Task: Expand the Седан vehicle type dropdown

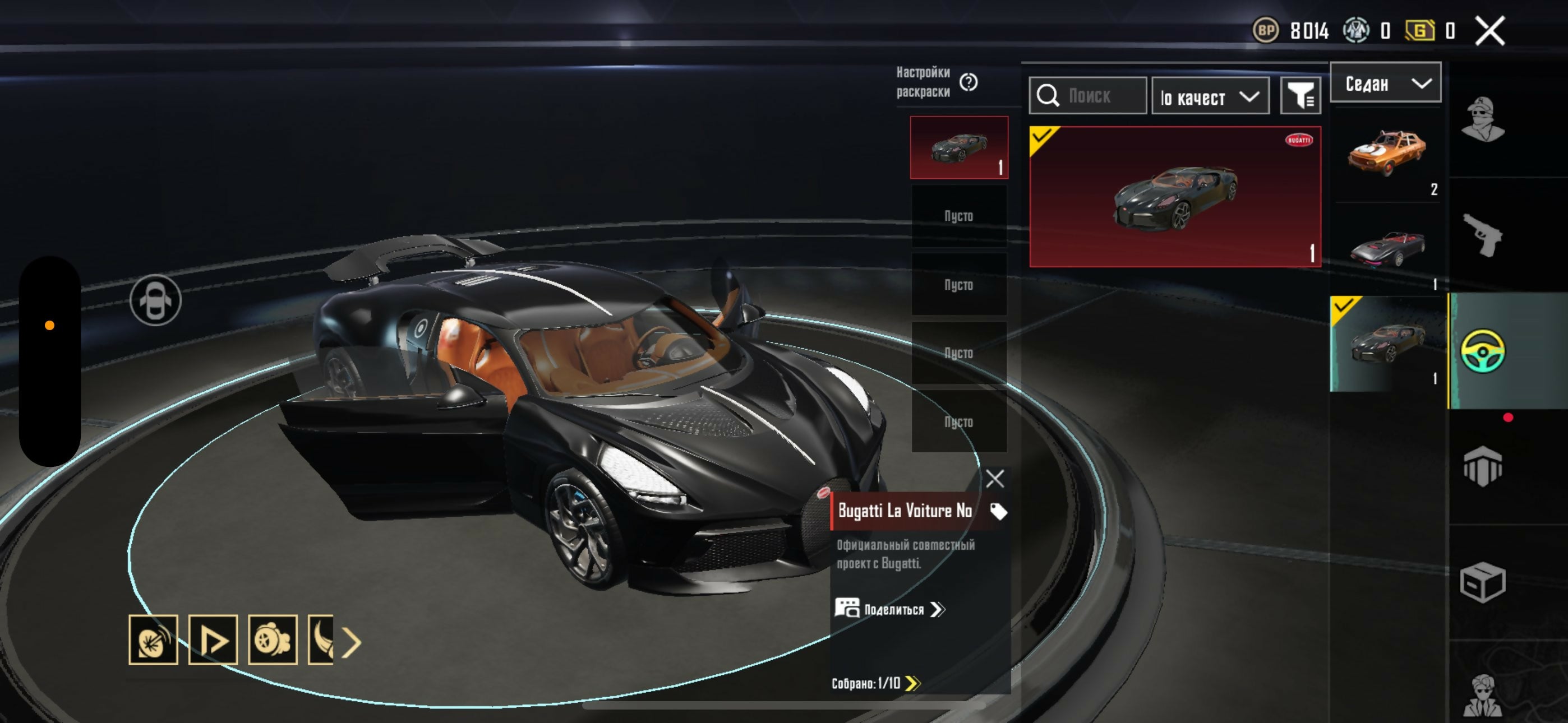Action: [1385, 84]
